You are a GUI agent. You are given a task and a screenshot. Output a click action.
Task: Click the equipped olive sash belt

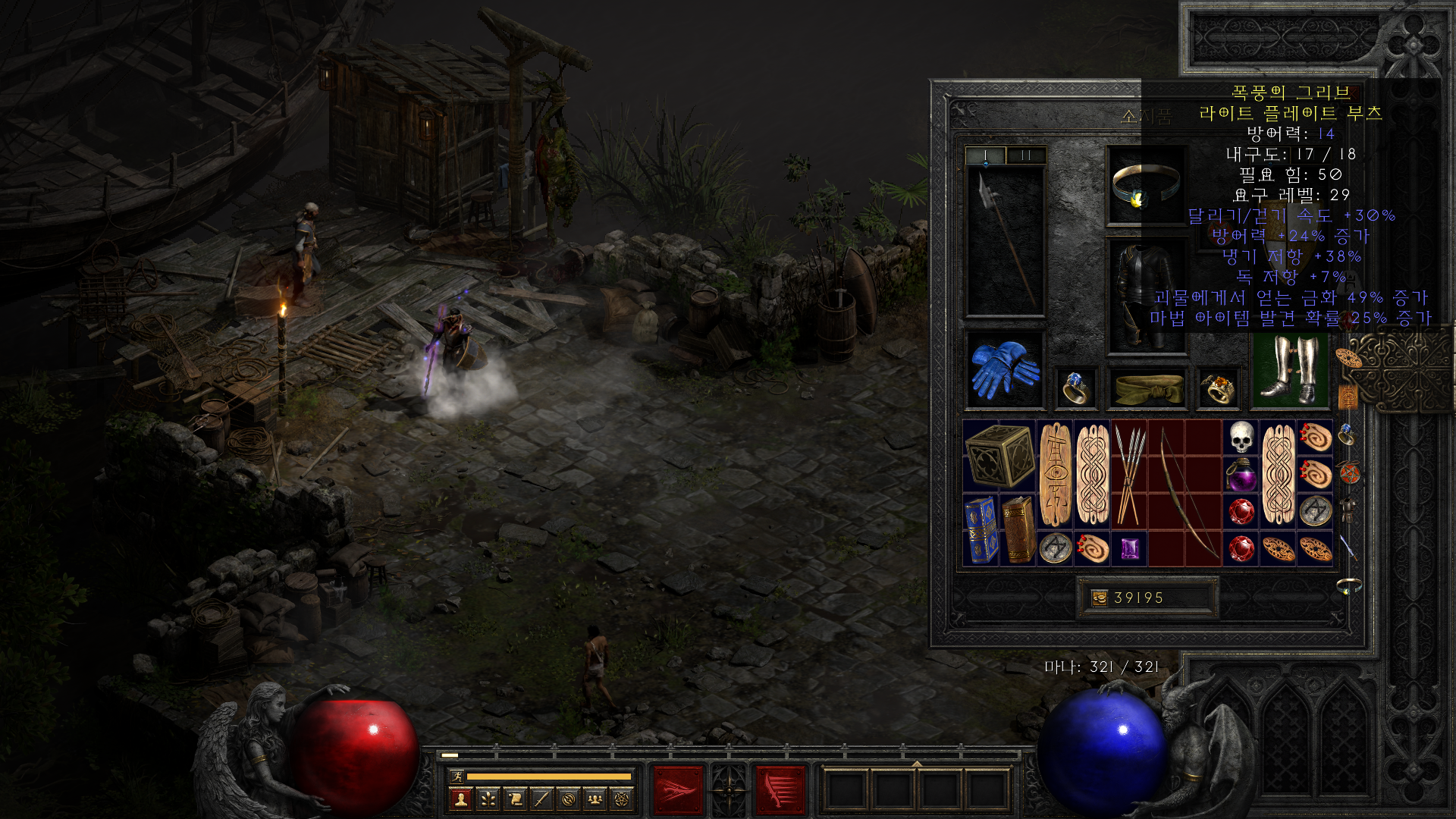coord(1148,388)
